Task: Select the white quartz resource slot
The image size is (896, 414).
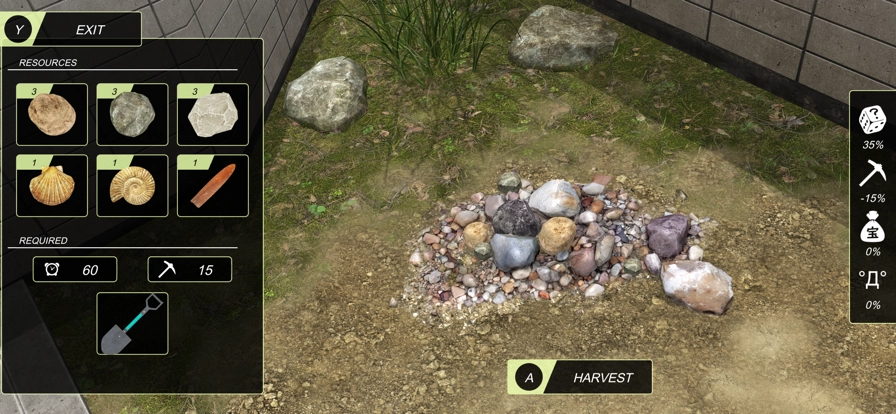Action: [x=212, y=114]
